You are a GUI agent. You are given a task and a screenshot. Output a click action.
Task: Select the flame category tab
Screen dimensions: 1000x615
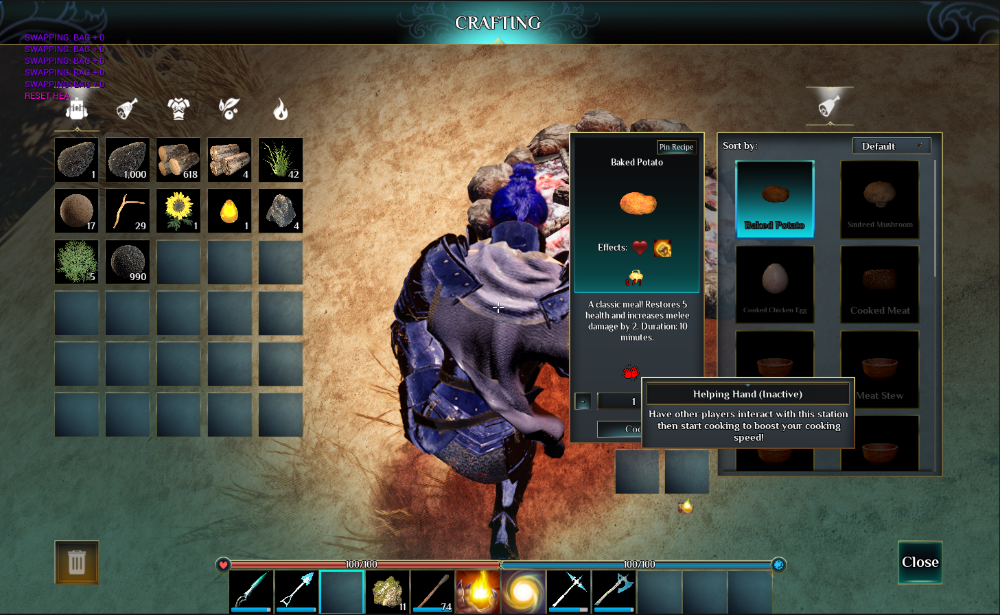pyautogui.click(x=281, y=108)
